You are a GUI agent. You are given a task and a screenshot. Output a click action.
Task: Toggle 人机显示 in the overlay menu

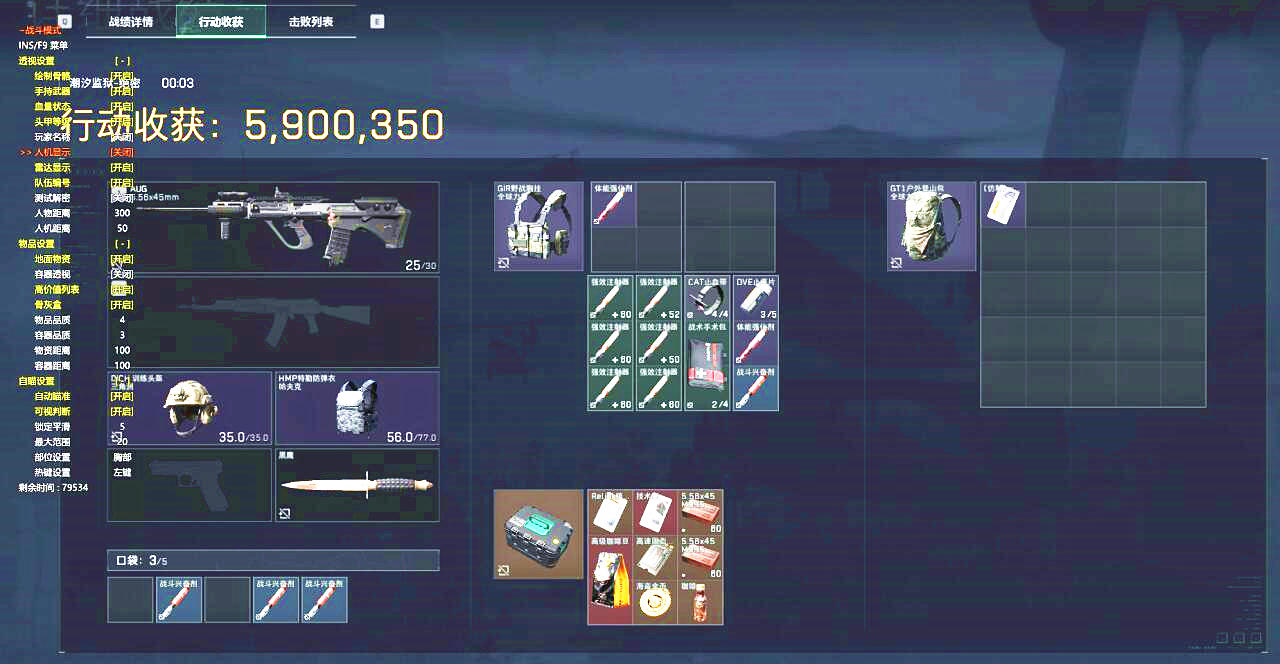(x=121, y=152)
